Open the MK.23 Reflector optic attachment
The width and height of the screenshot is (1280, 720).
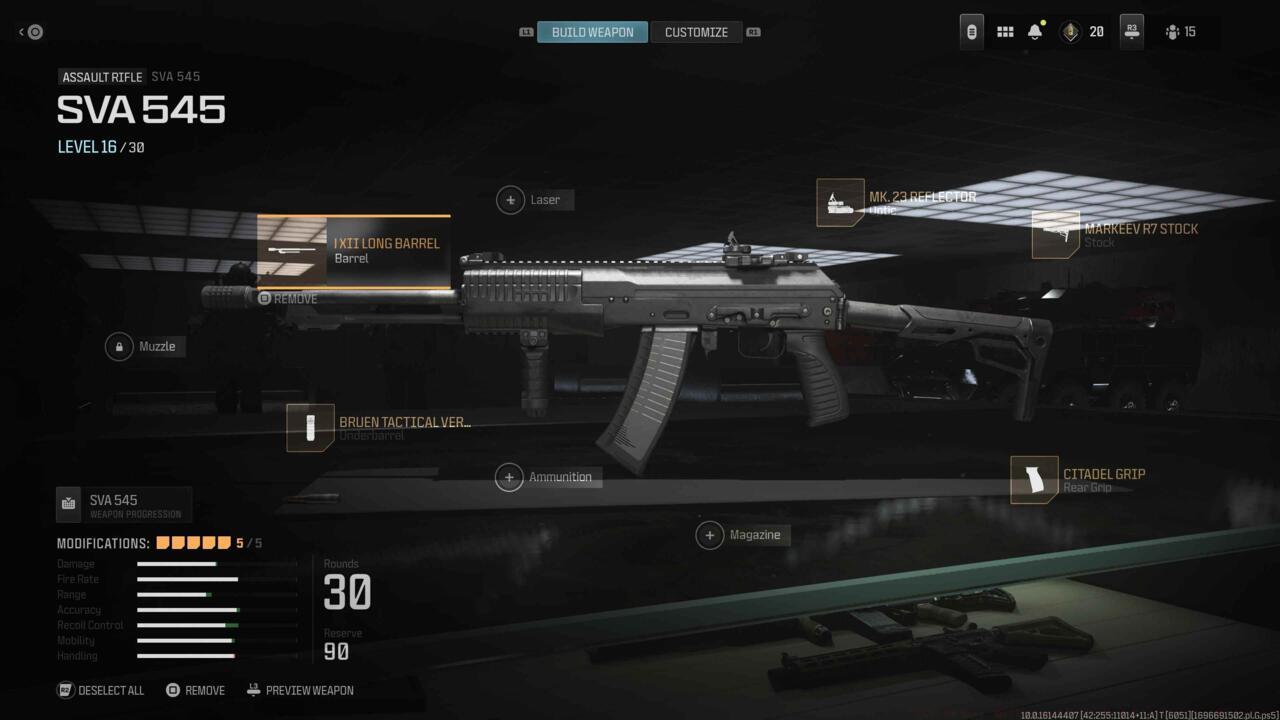pyautogui.click(x=840, y=202)
